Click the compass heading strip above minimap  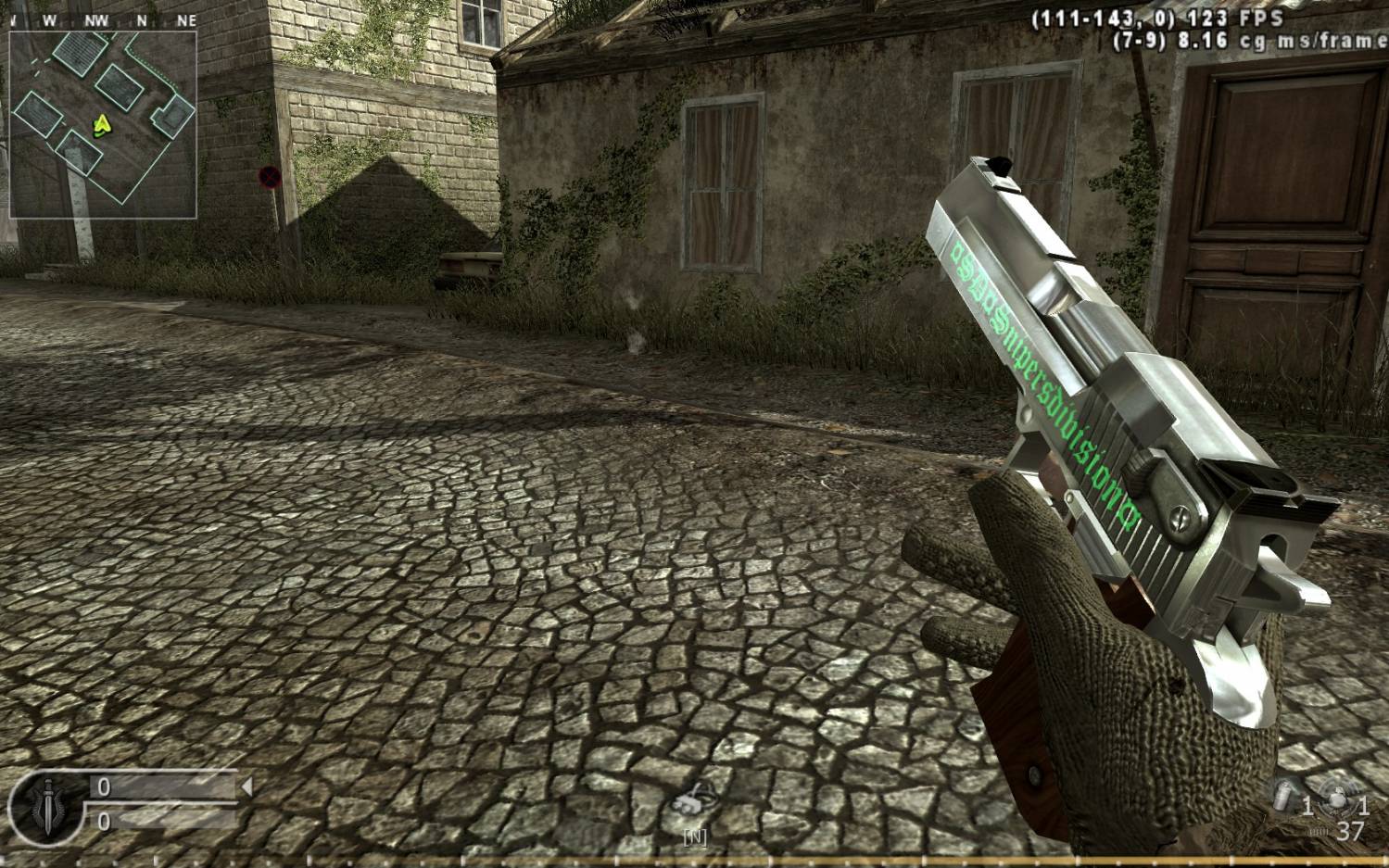click(x=103, y=19)
